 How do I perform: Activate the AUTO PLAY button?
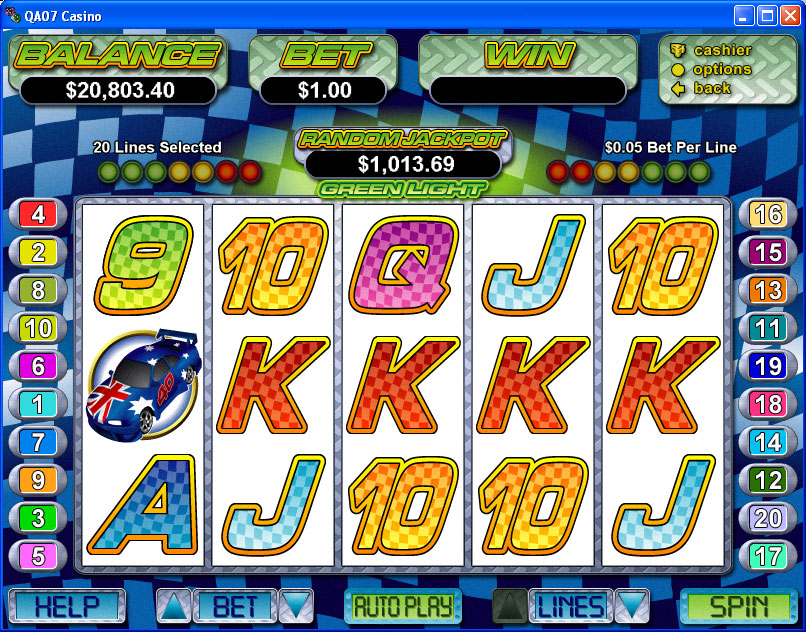point(402,606)
